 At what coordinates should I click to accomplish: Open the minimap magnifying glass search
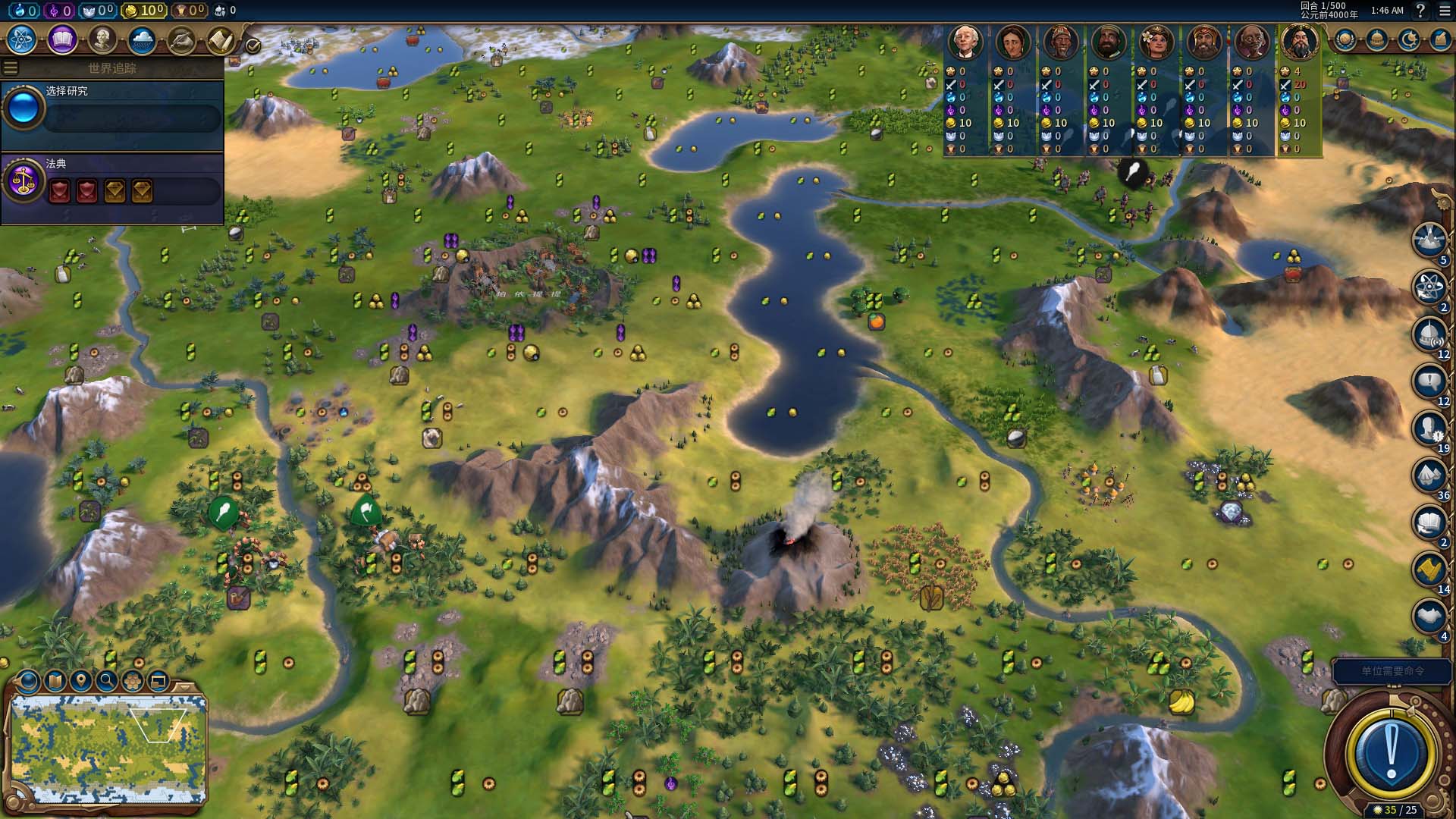(107, 681)
